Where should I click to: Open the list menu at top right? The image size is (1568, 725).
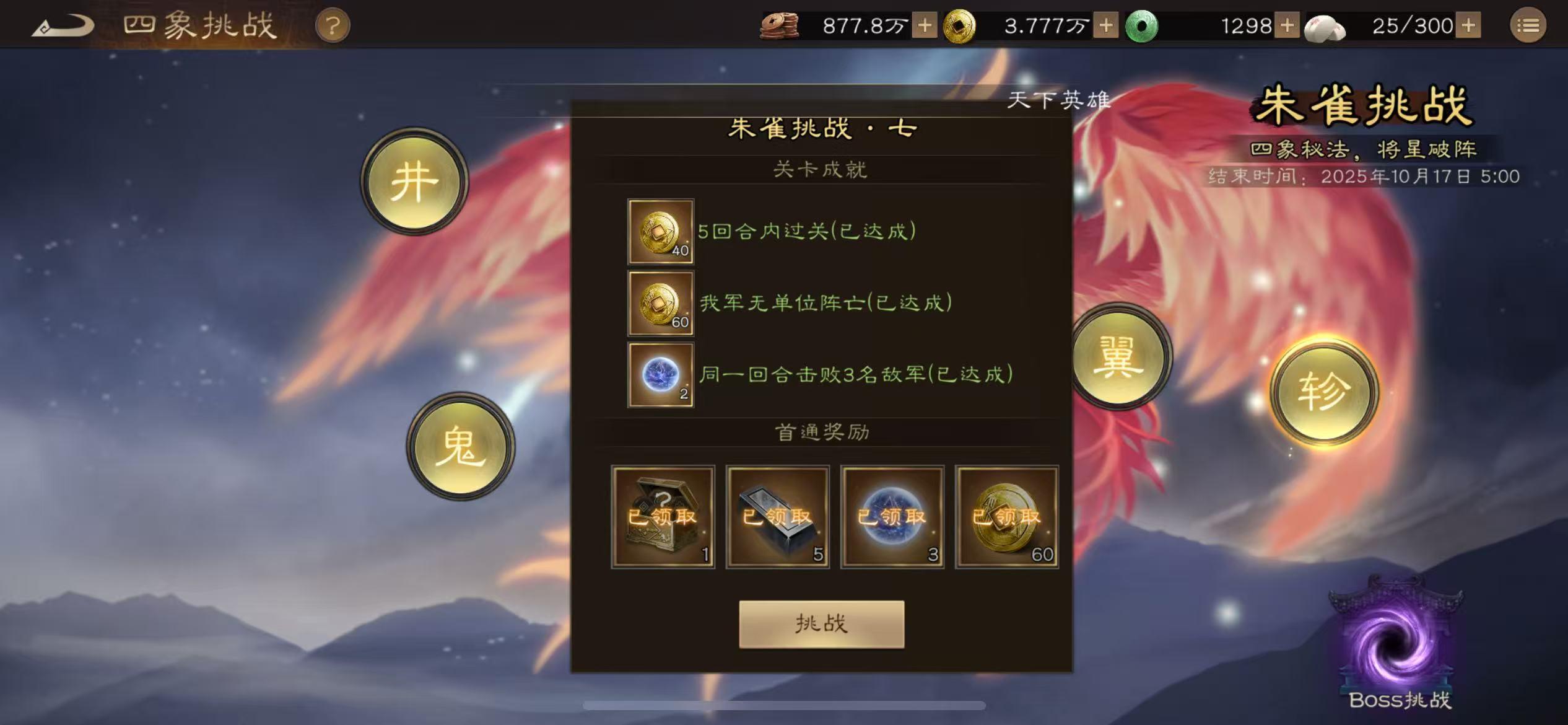[x=1528, y=26]
